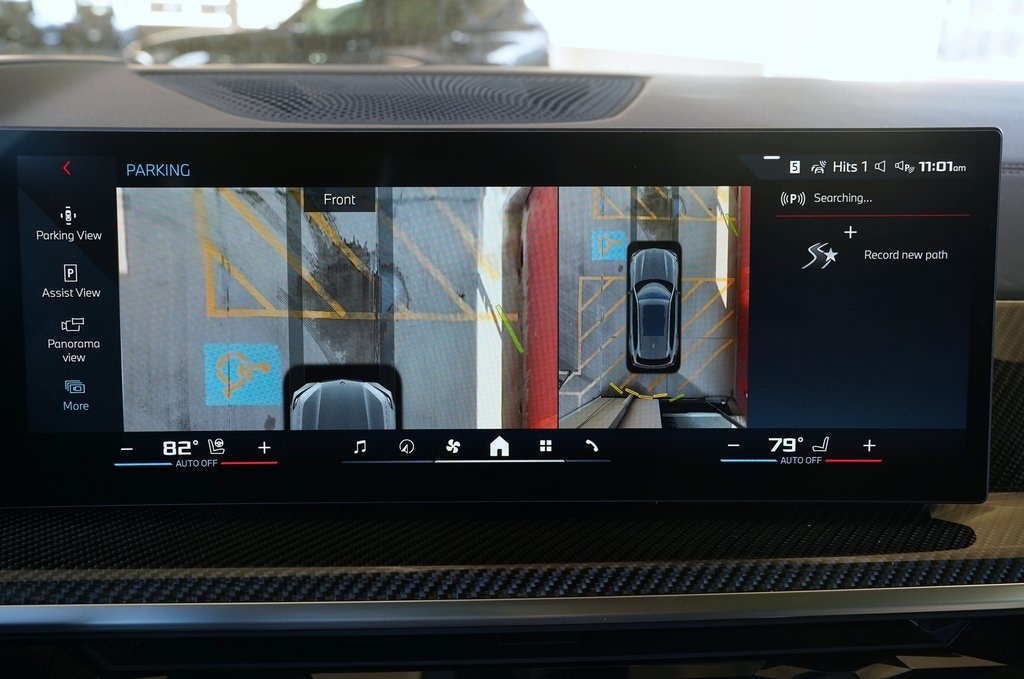Toggle passenger seat heating beside 79°
1024x679 pixels.
coord(821,444)
